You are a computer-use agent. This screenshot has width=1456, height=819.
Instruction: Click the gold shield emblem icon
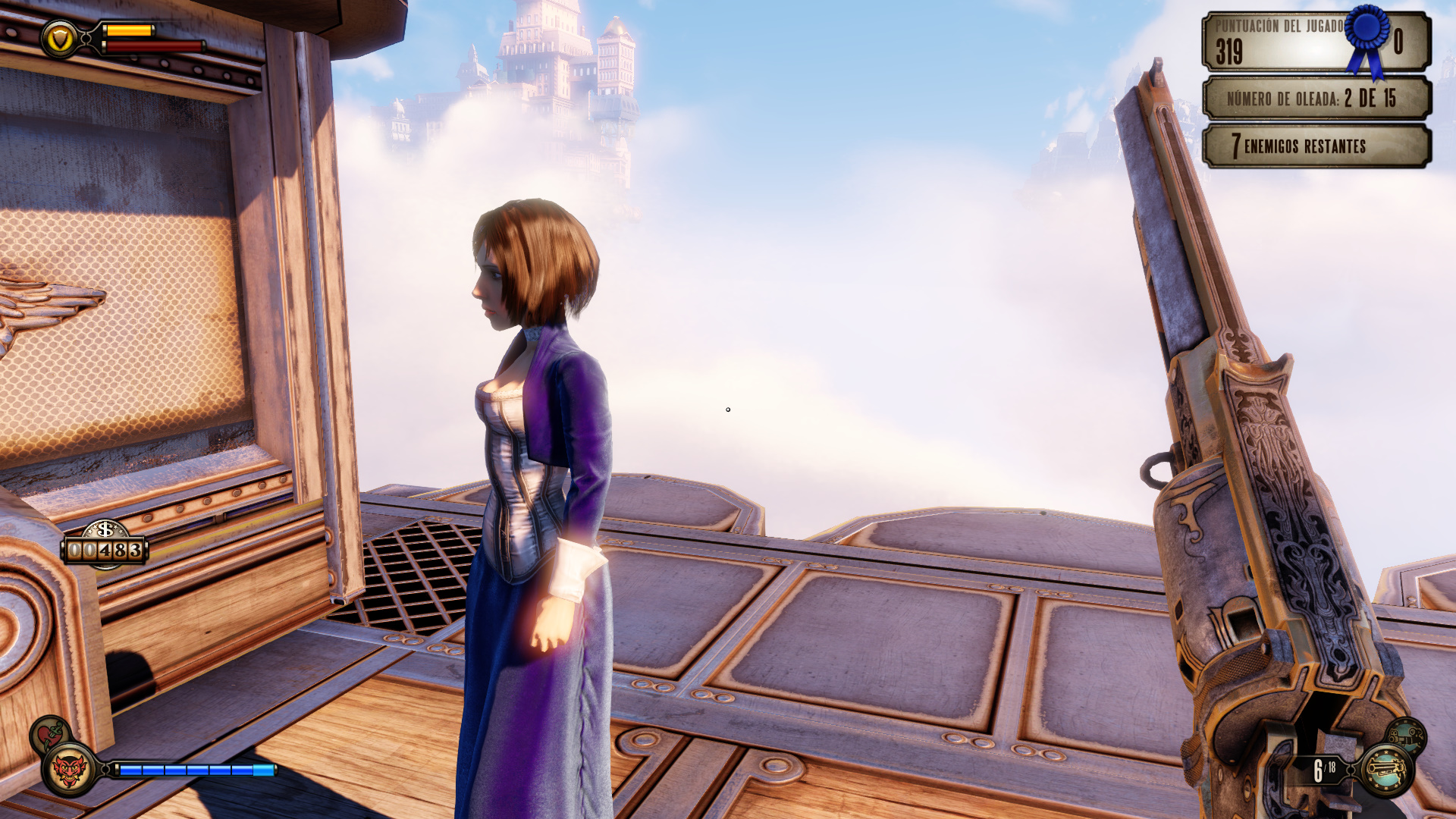point(60,38)
